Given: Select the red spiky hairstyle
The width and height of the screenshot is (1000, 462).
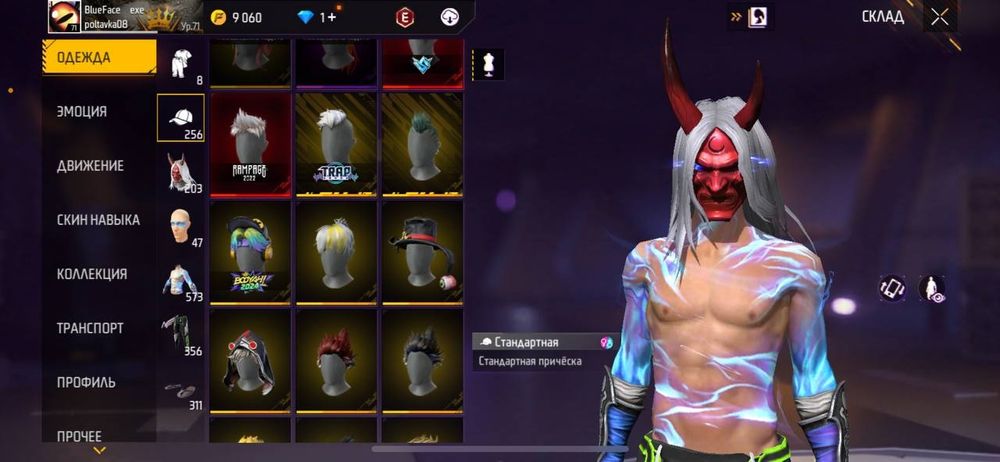Looking at the screenshot, I should [x=337, y=358].
